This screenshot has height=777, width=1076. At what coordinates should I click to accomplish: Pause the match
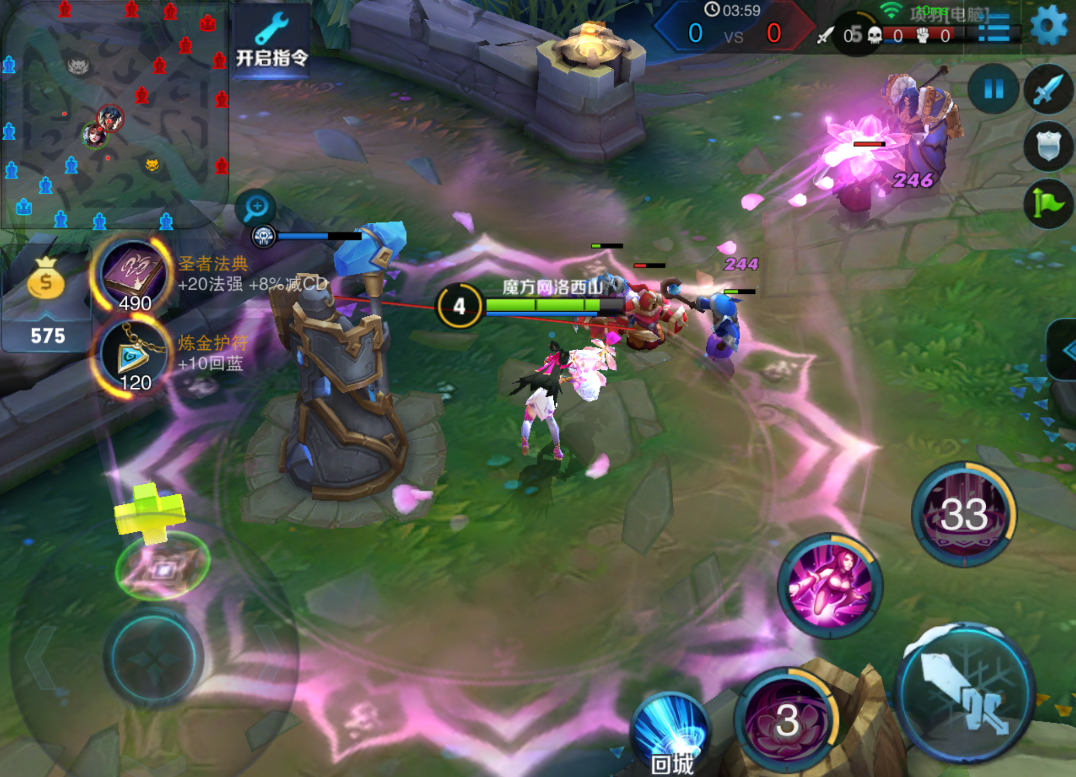(993, 90)
